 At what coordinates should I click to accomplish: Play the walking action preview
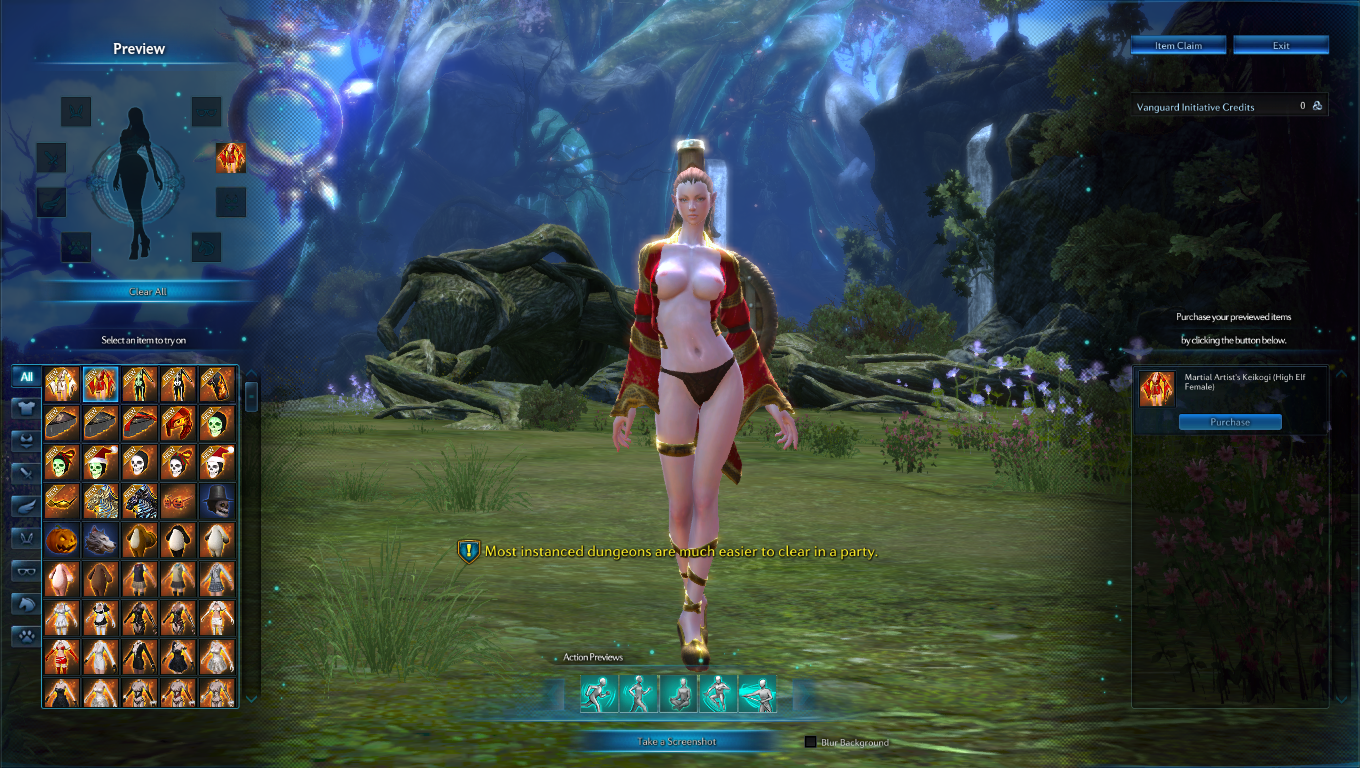[638, 694]
